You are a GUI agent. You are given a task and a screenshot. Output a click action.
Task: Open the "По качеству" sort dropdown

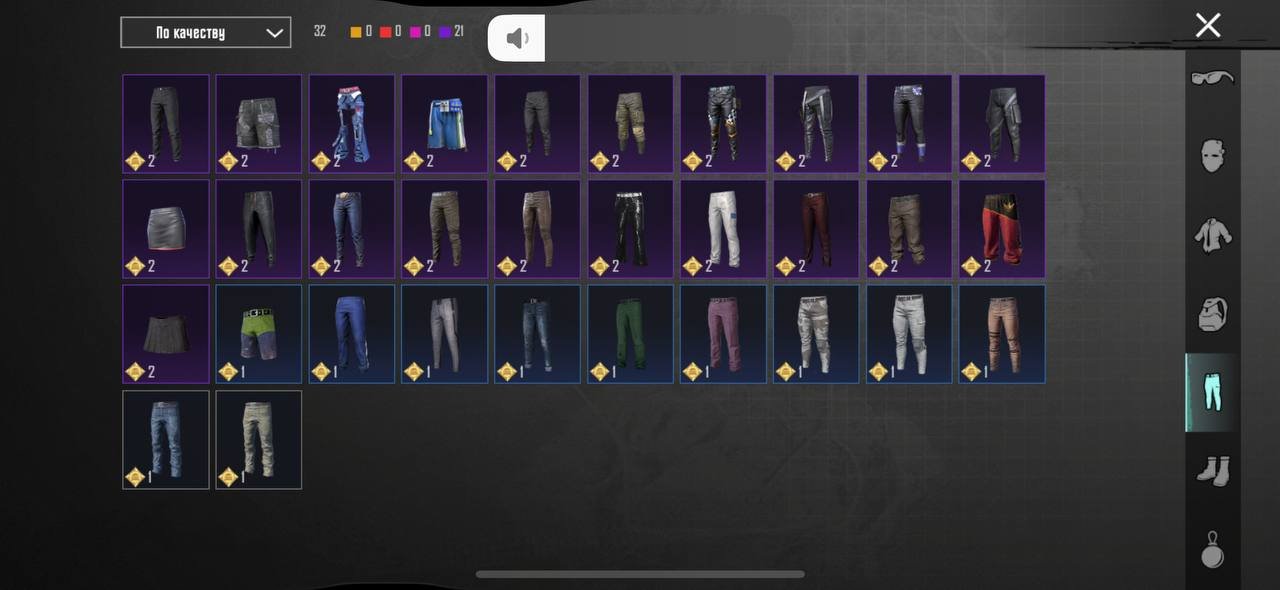coord(205,32)
